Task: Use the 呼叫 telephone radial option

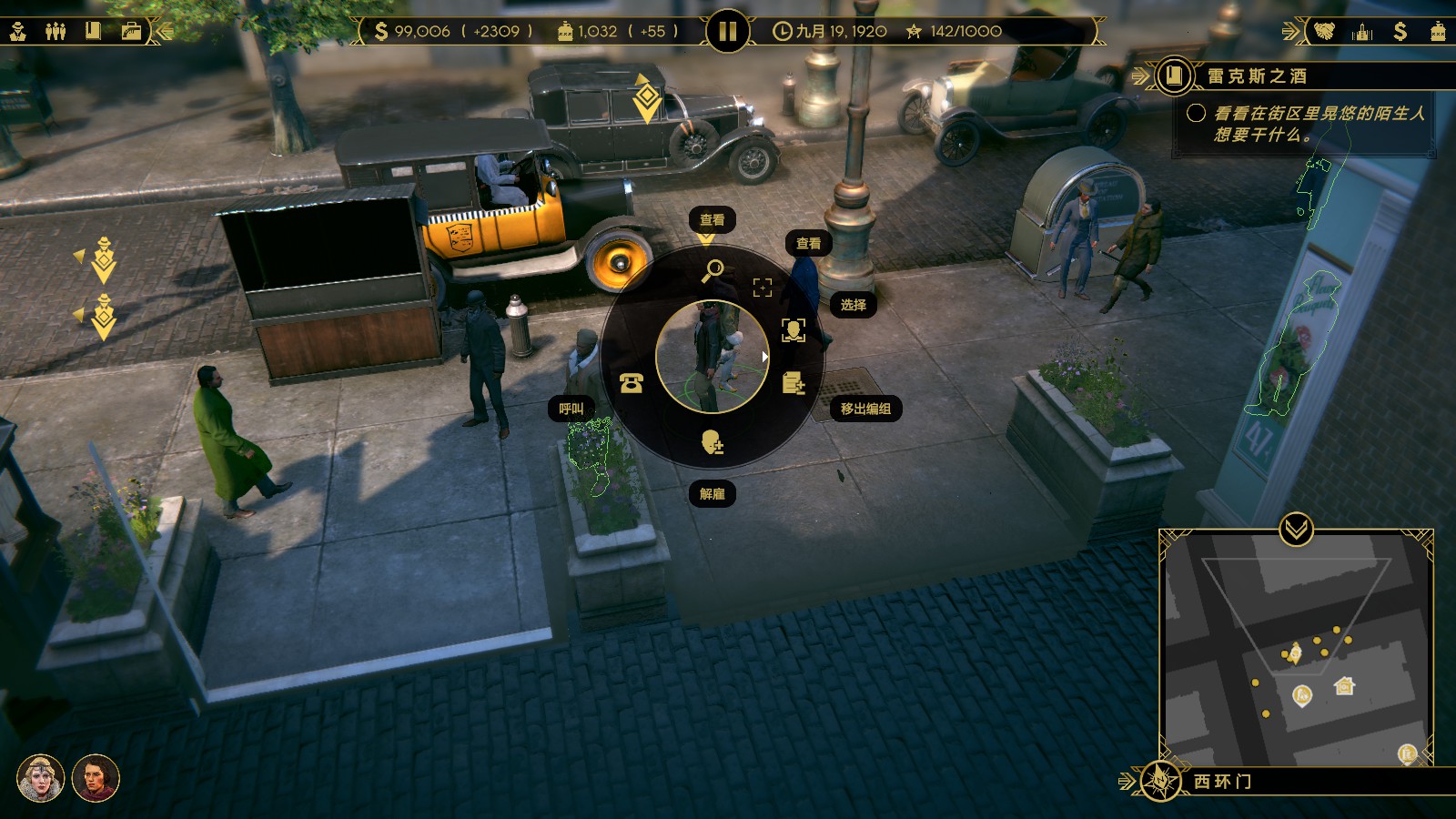Action: point(631,383)
